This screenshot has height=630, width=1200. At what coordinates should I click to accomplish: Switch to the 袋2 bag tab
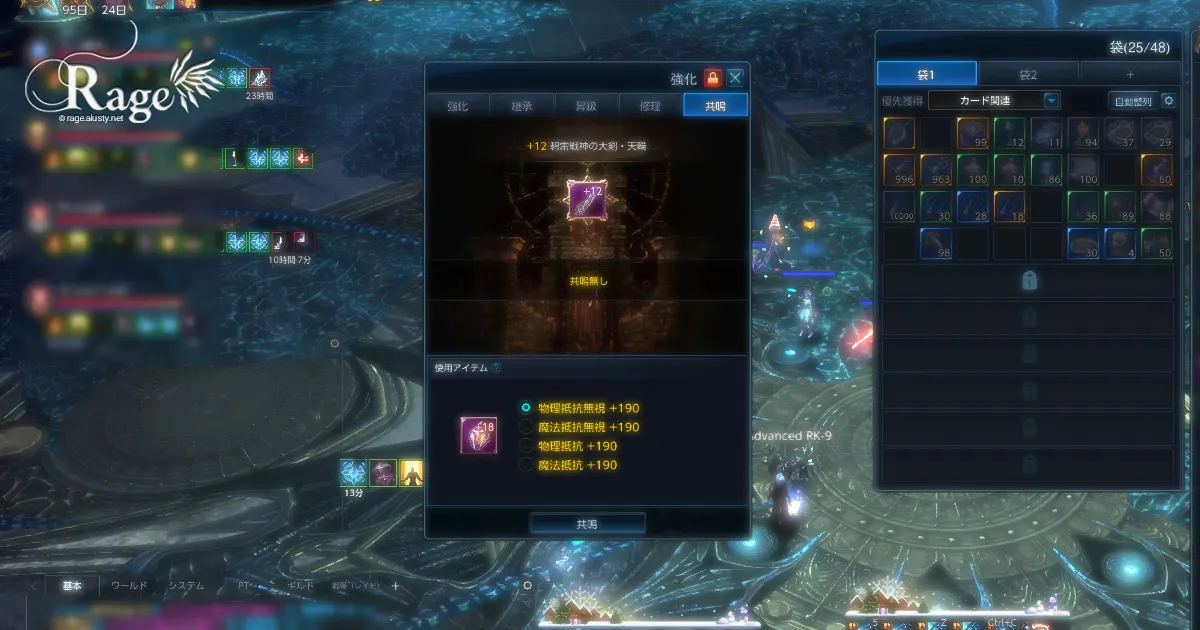pyautogui.click(x=1028, y=74)
